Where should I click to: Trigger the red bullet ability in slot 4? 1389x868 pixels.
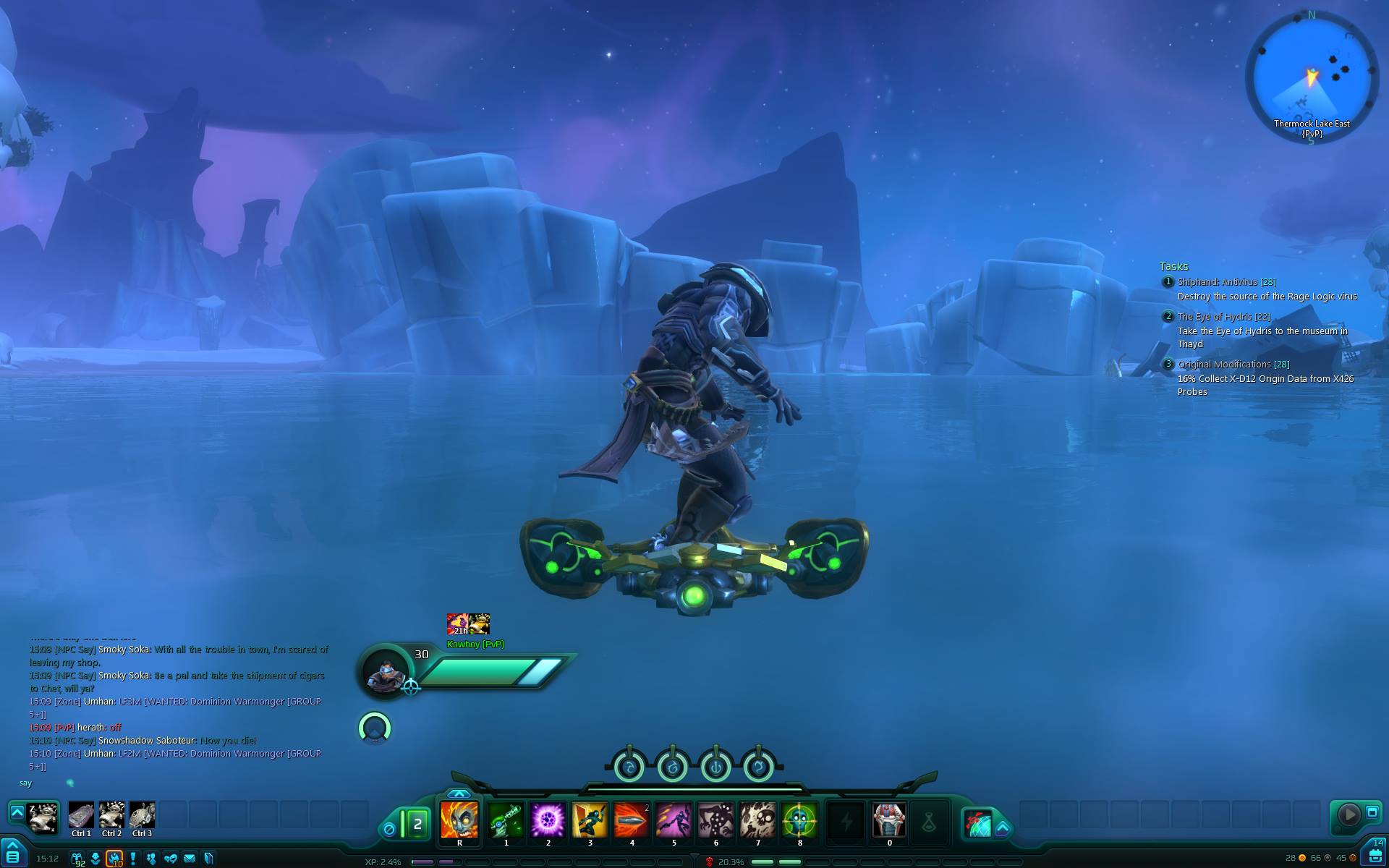[x=632, y=820]
